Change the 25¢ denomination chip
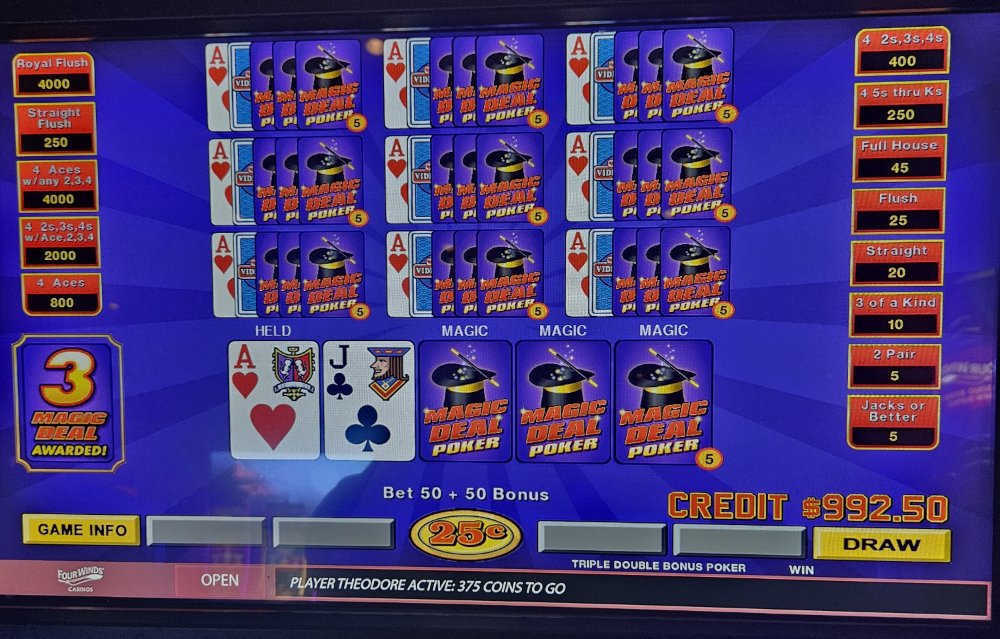Image resolution: width=1000 pixels, height=639 pixels. [x=466, y=534]
